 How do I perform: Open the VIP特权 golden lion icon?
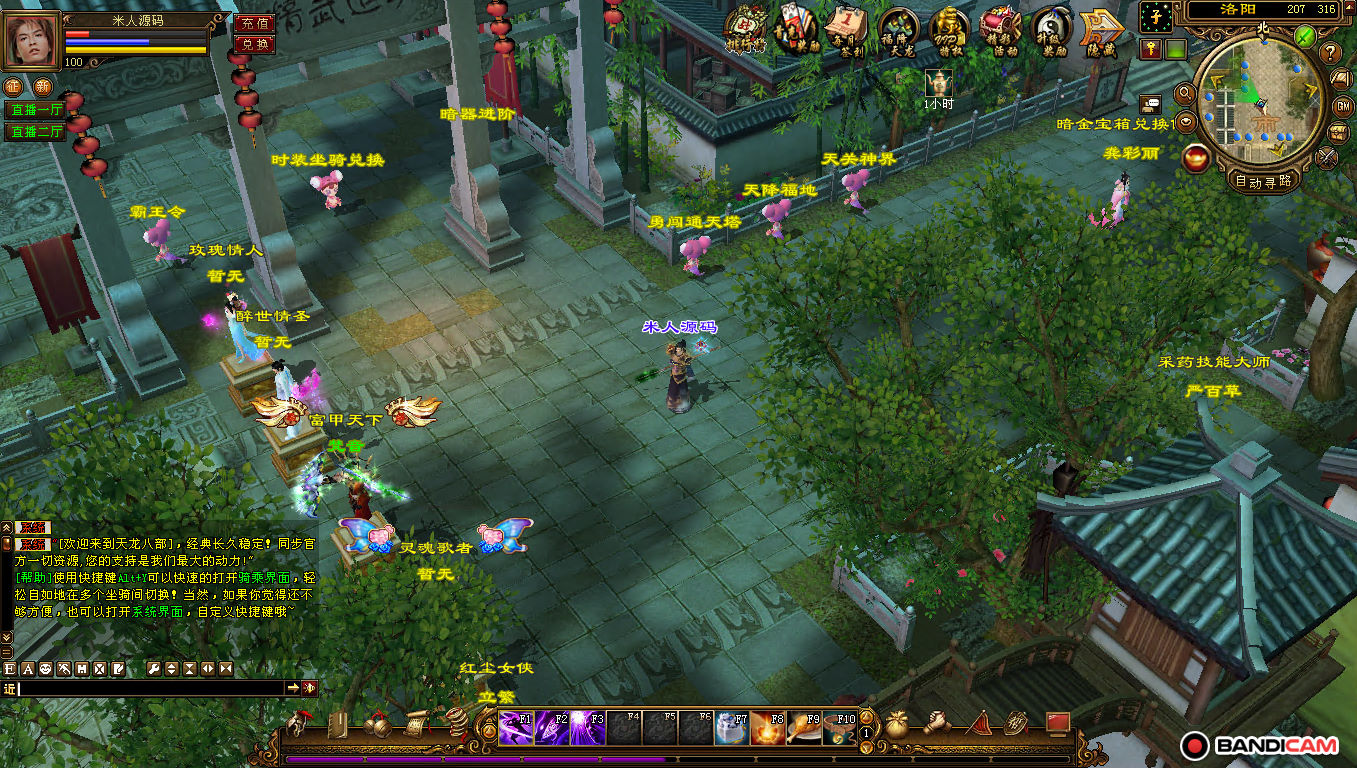pos(949,31)
